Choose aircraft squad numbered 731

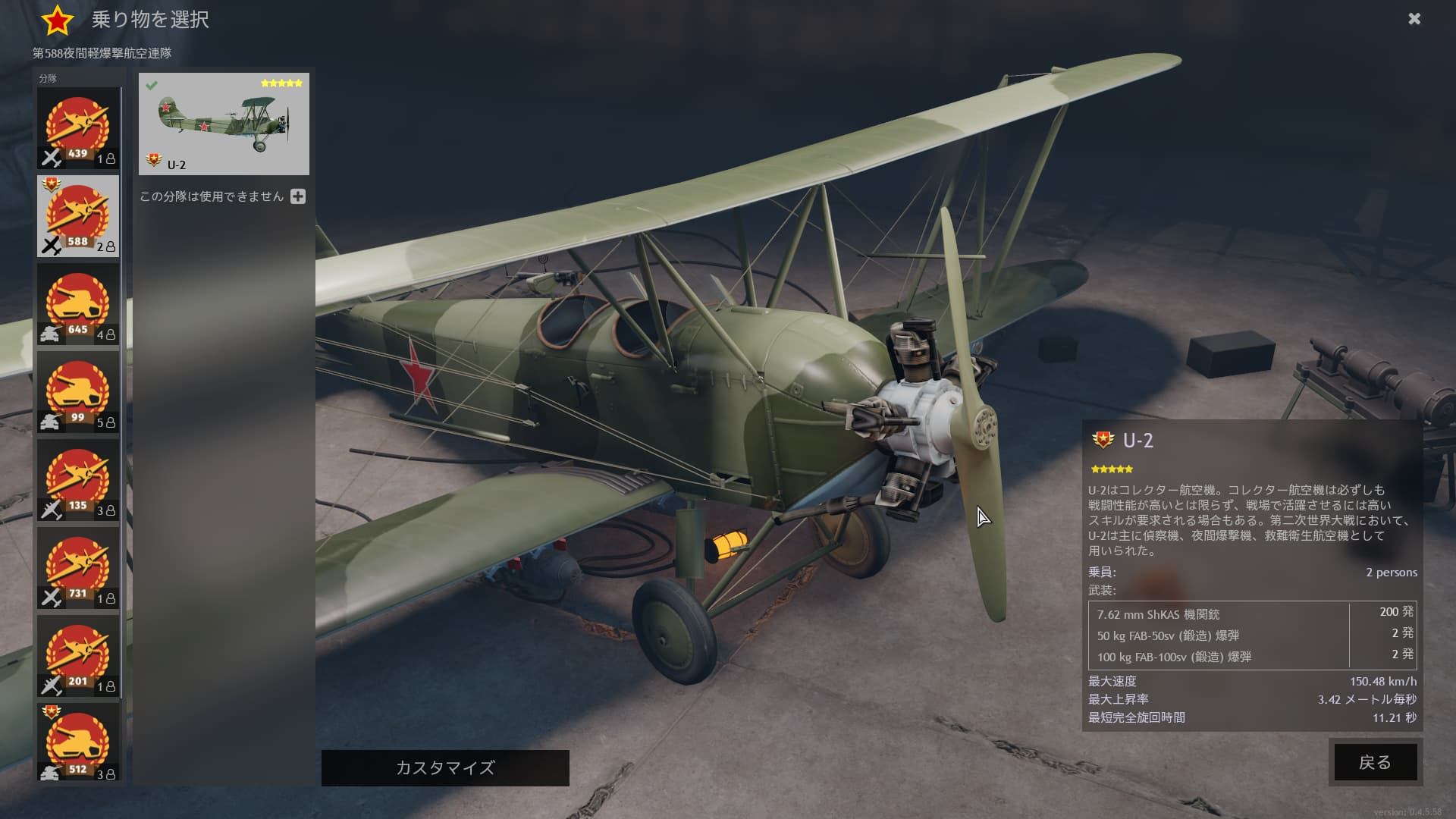78,568
